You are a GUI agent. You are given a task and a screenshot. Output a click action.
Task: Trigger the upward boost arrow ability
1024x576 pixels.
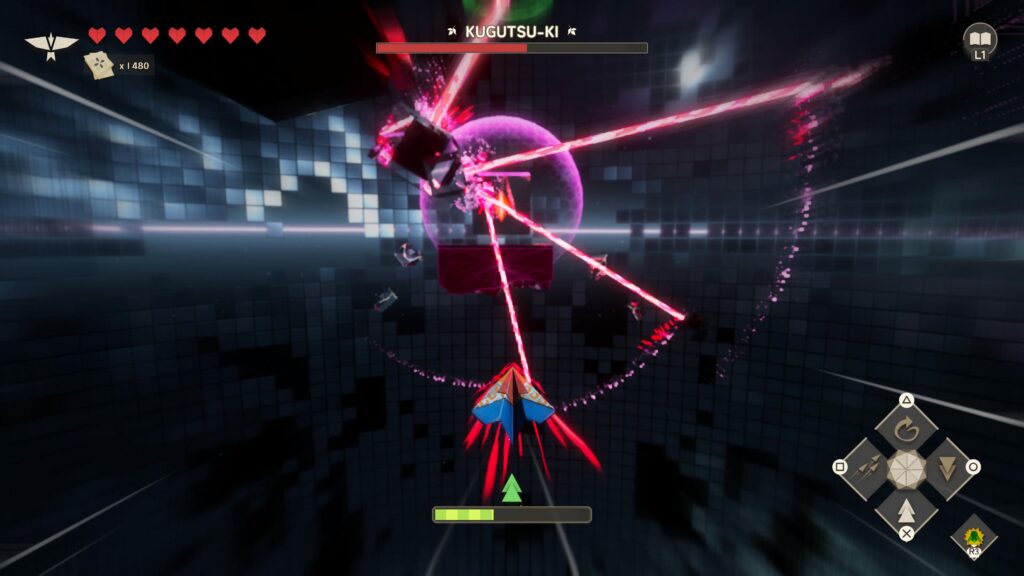point(906,507)
